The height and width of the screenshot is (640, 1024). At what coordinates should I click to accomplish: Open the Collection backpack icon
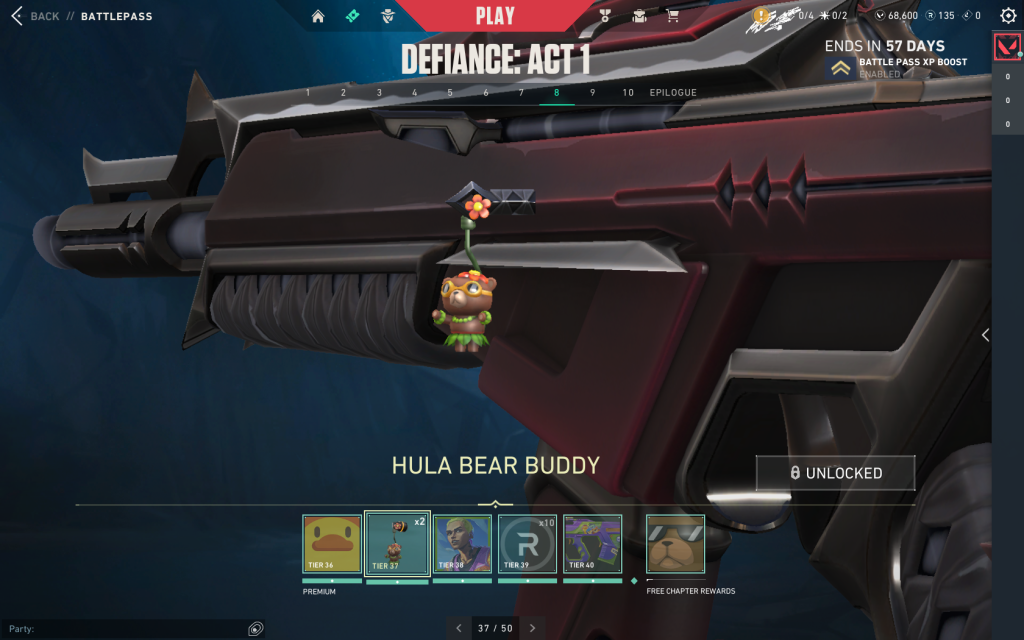639,16
